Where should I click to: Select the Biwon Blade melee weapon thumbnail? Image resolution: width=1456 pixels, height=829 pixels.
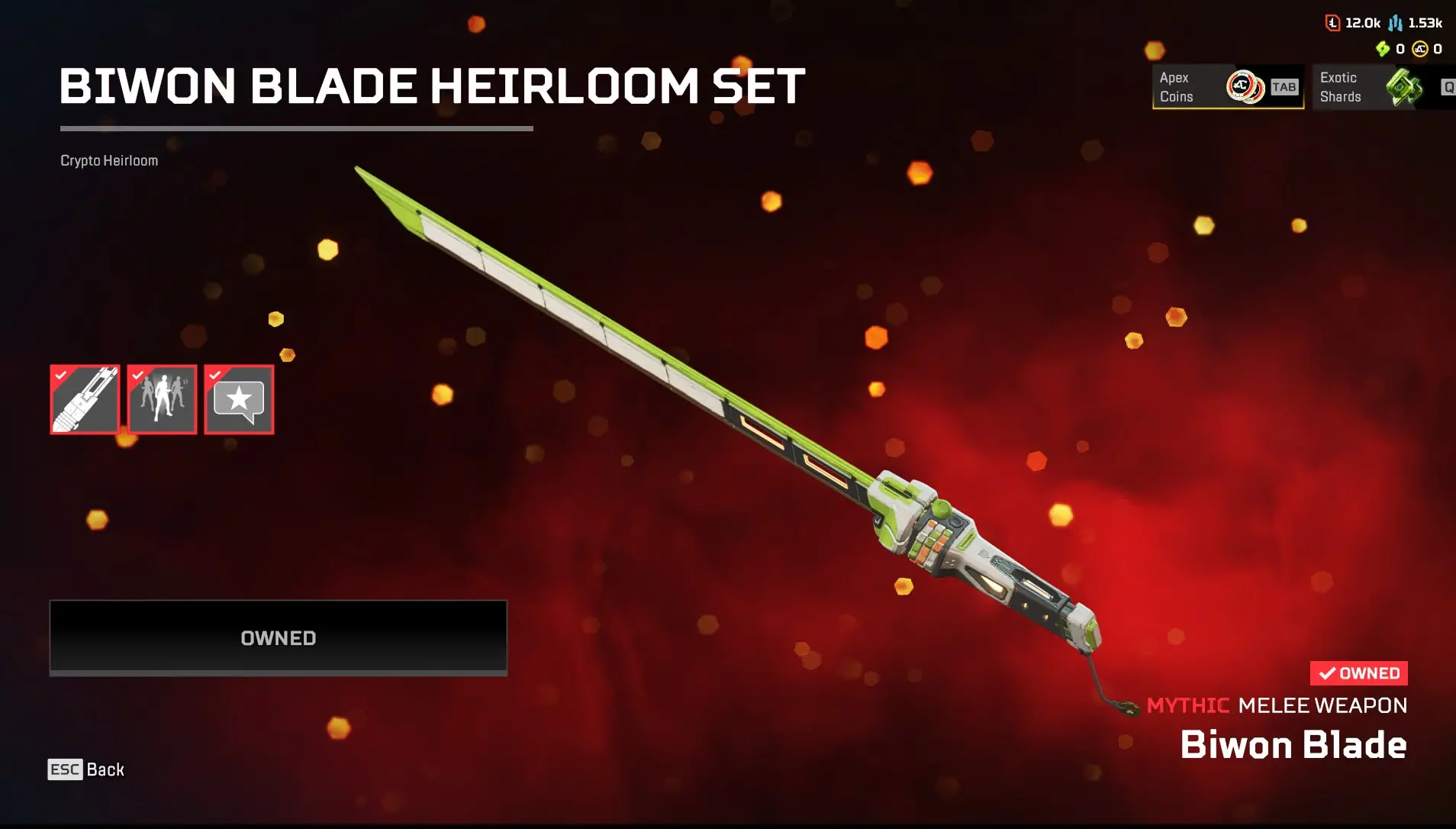[85, 399]
